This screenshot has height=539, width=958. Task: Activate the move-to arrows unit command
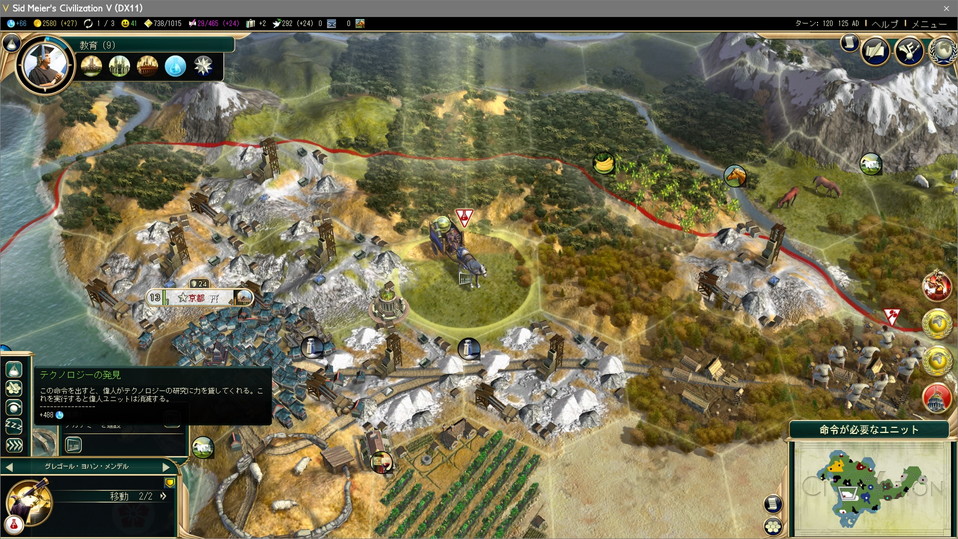pyautogui.click(x=14, y=445)
